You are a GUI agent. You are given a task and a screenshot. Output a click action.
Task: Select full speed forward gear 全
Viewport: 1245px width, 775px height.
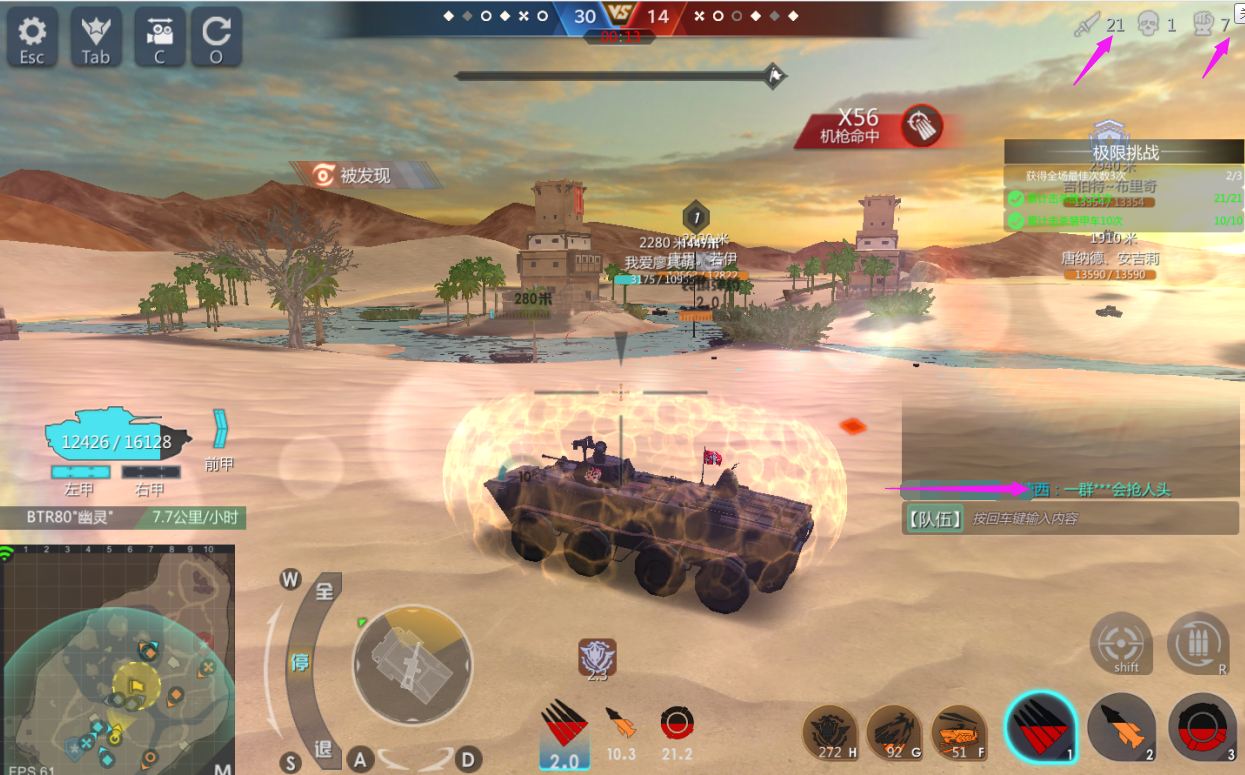click(324, 591)
